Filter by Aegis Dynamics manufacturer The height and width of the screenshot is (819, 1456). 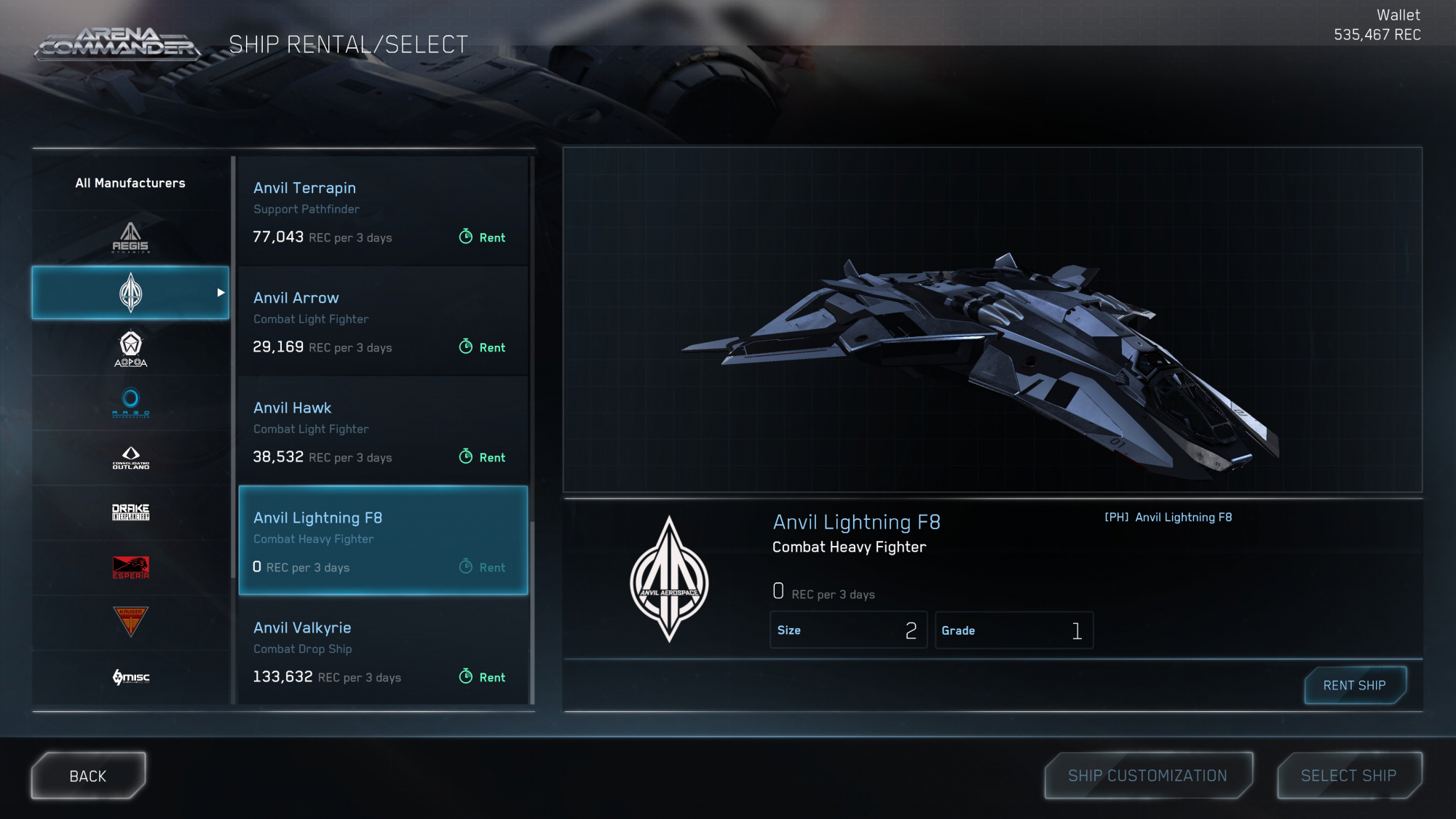click(x=130, y=238)
